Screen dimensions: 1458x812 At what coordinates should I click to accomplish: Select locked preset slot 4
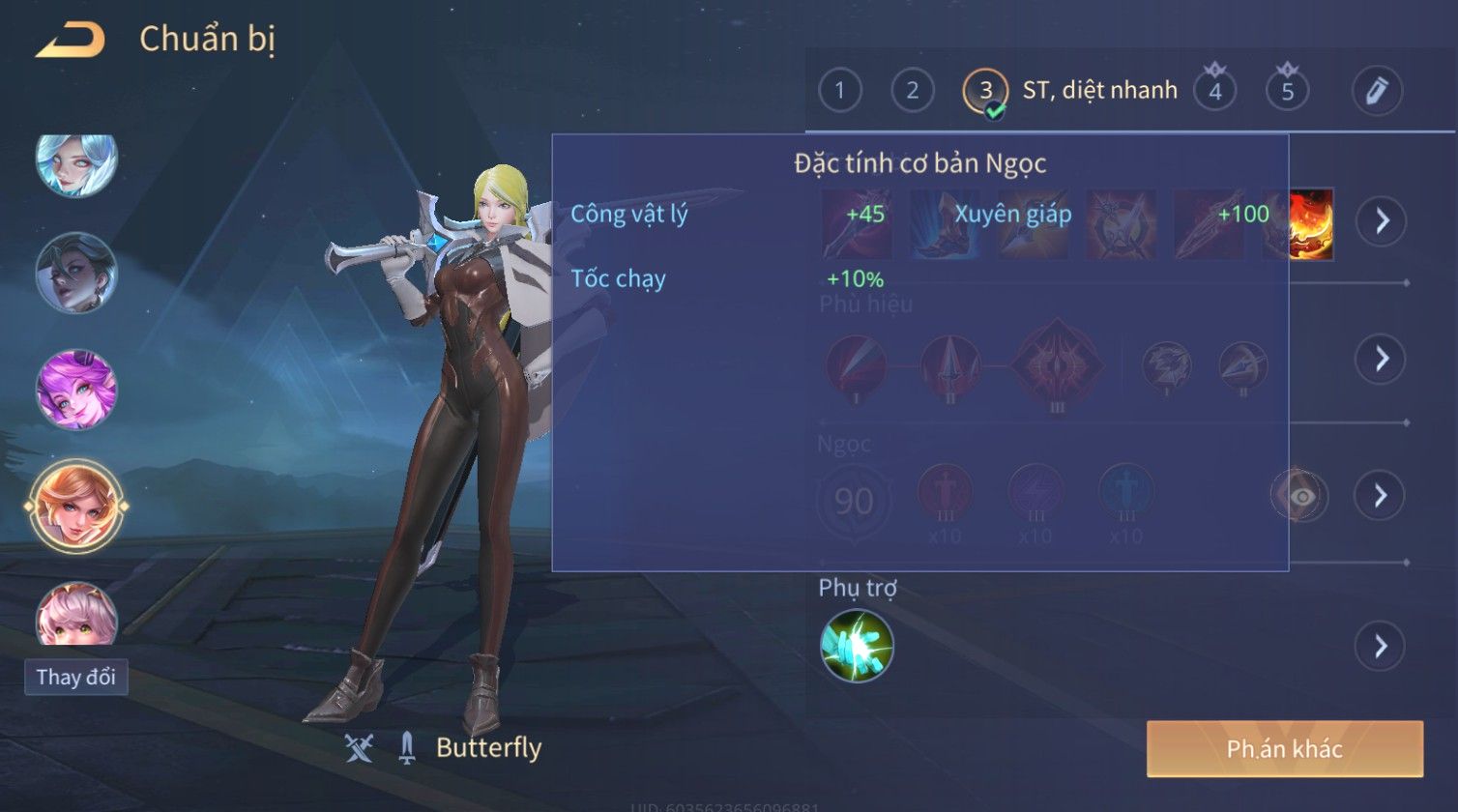coord(1214,91)
